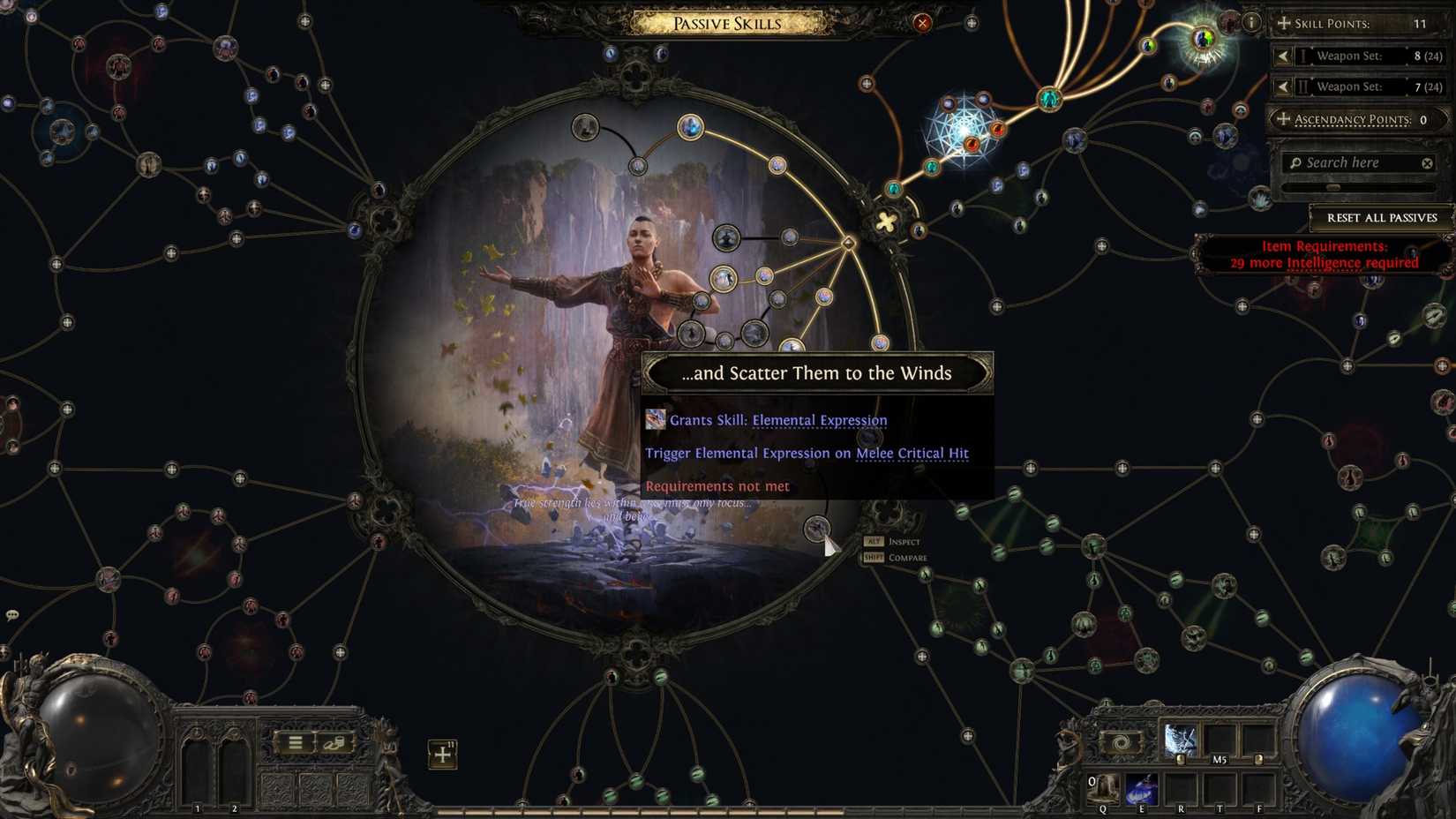
Task: Toggle the right gold marker on the M5 skill slot
Action: pos(1259,759)
